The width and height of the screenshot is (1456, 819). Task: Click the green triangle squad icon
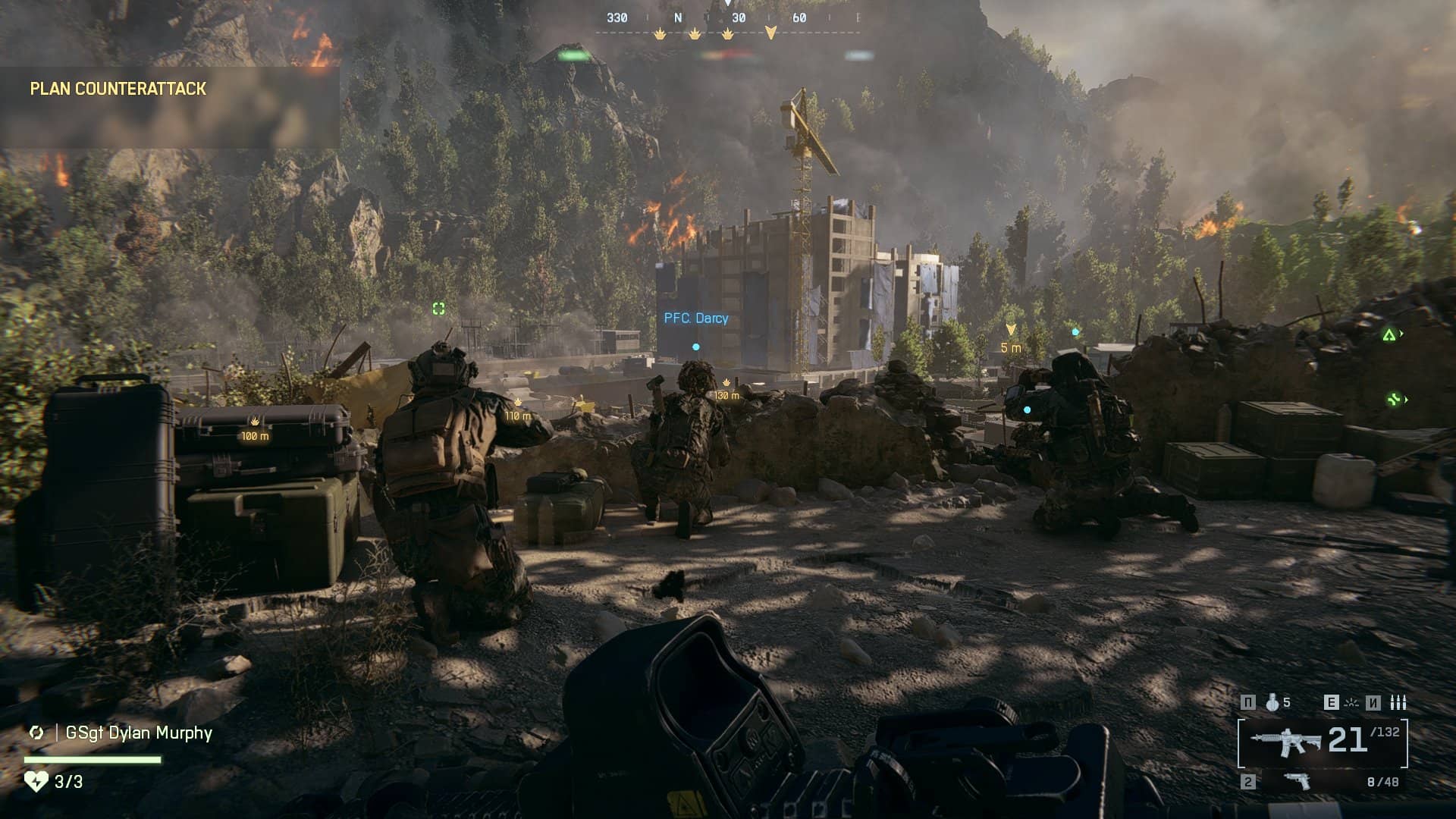click(1389, 334)
